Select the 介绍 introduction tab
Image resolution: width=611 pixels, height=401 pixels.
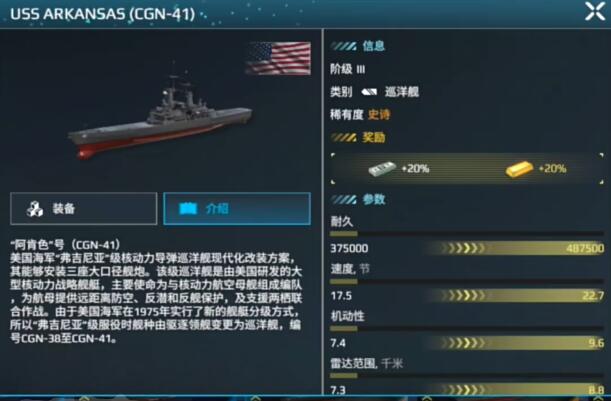coord(237,208)
